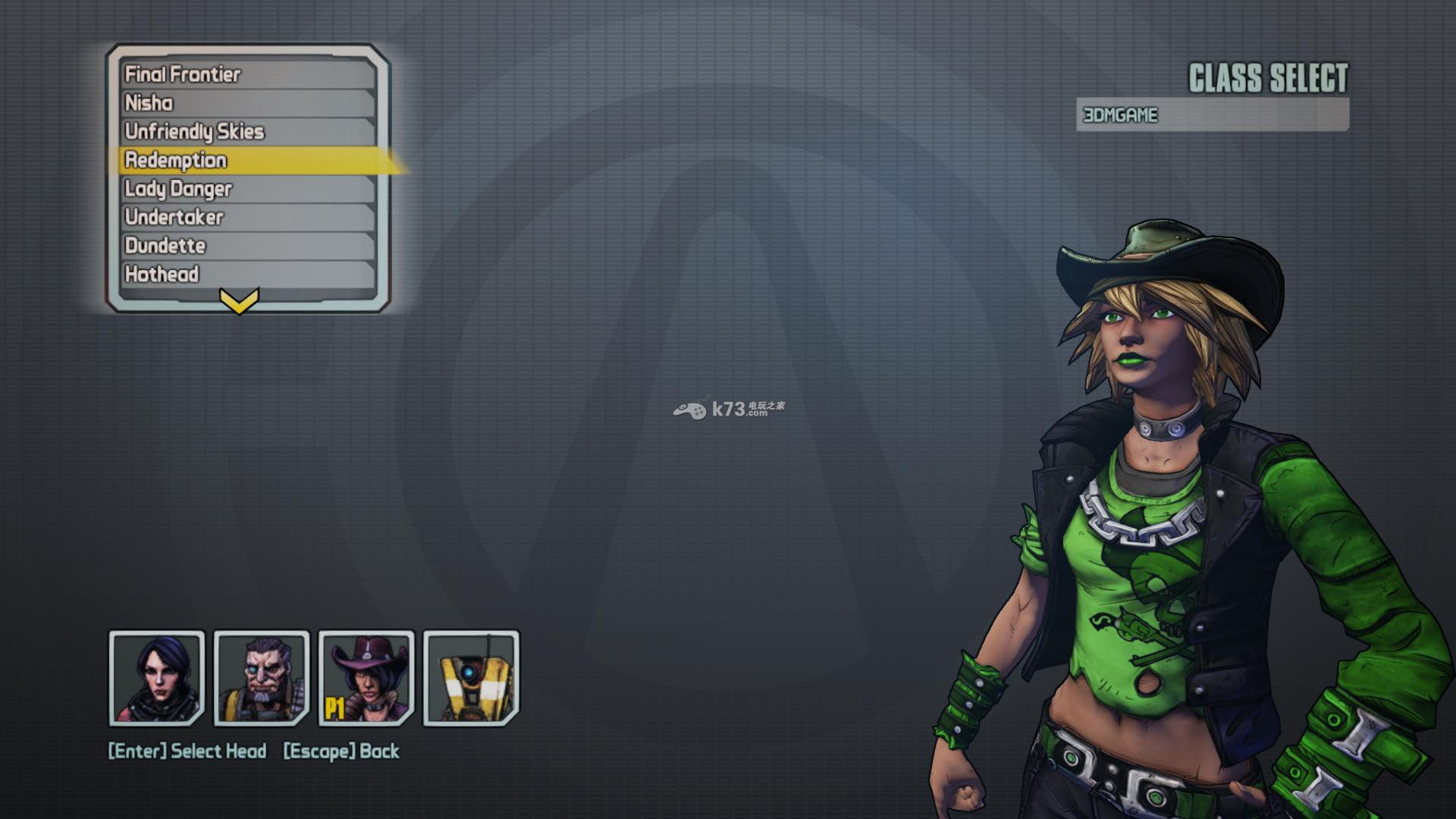Viewport: 1456px width, 819px height.
Task: Choose the Lady Danger head
Action: click(x=249, y=189)
